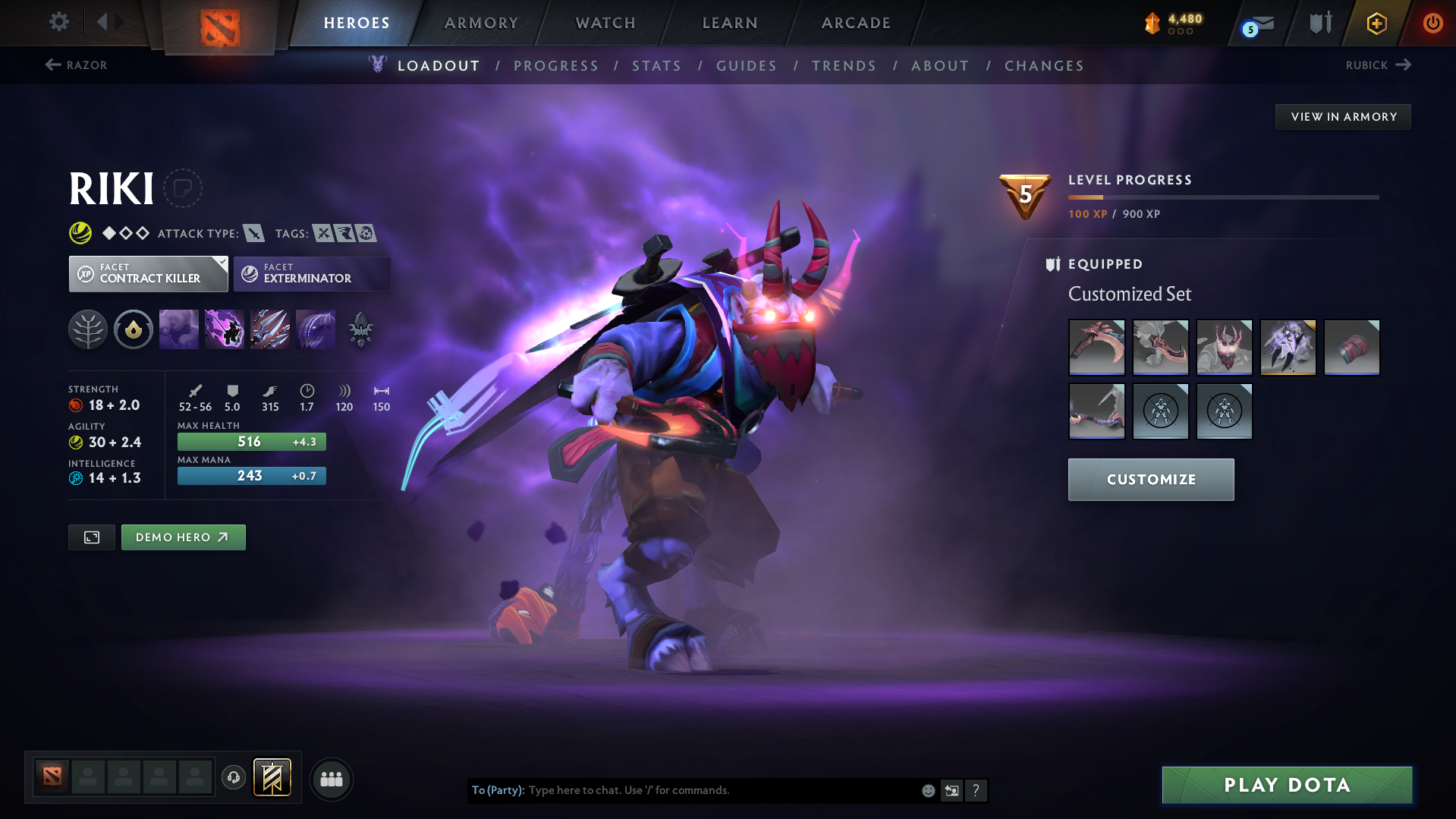Select the Exterminator facet
Viewport: 1456px width, 819px height.
coord(311,273)
